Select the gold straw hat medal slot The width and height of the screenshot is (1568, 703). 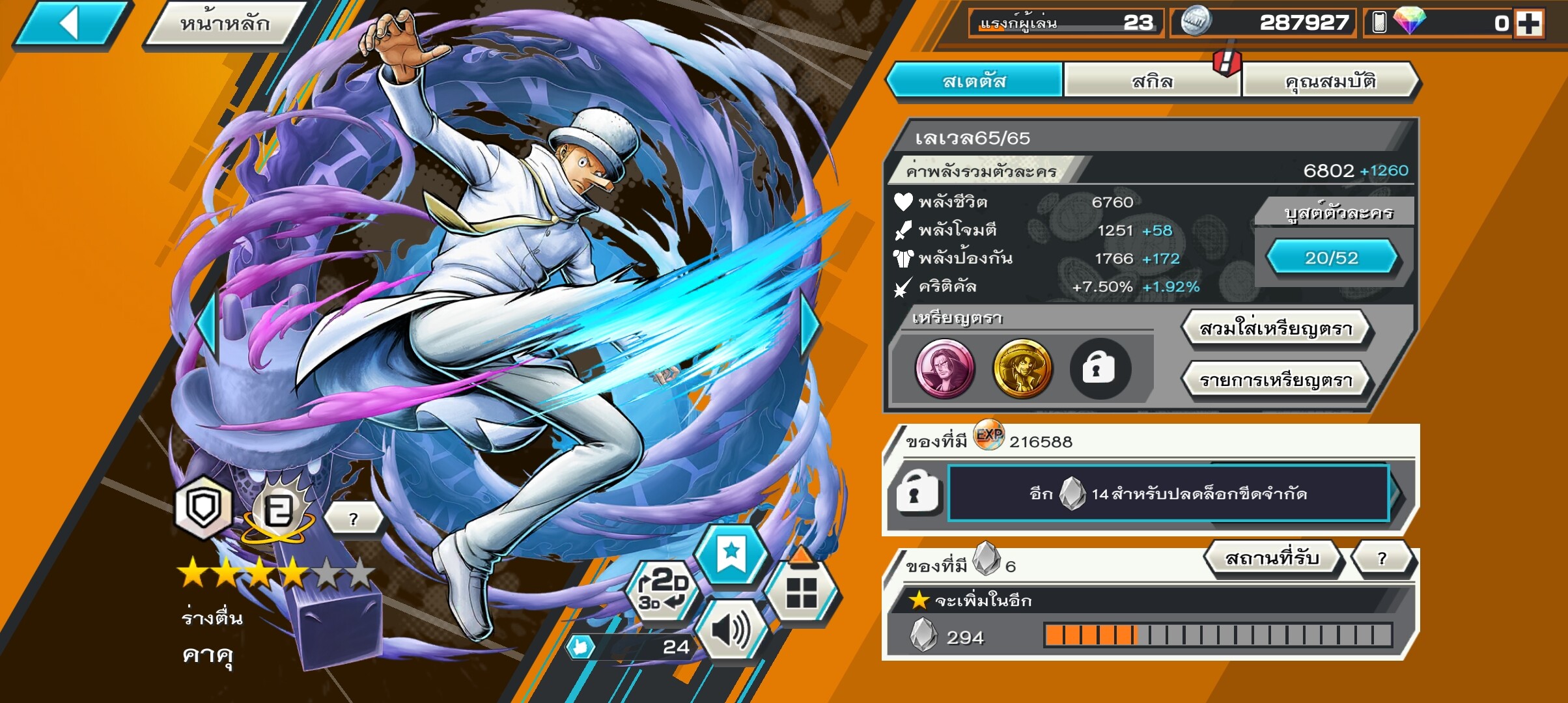[1022, 368]
